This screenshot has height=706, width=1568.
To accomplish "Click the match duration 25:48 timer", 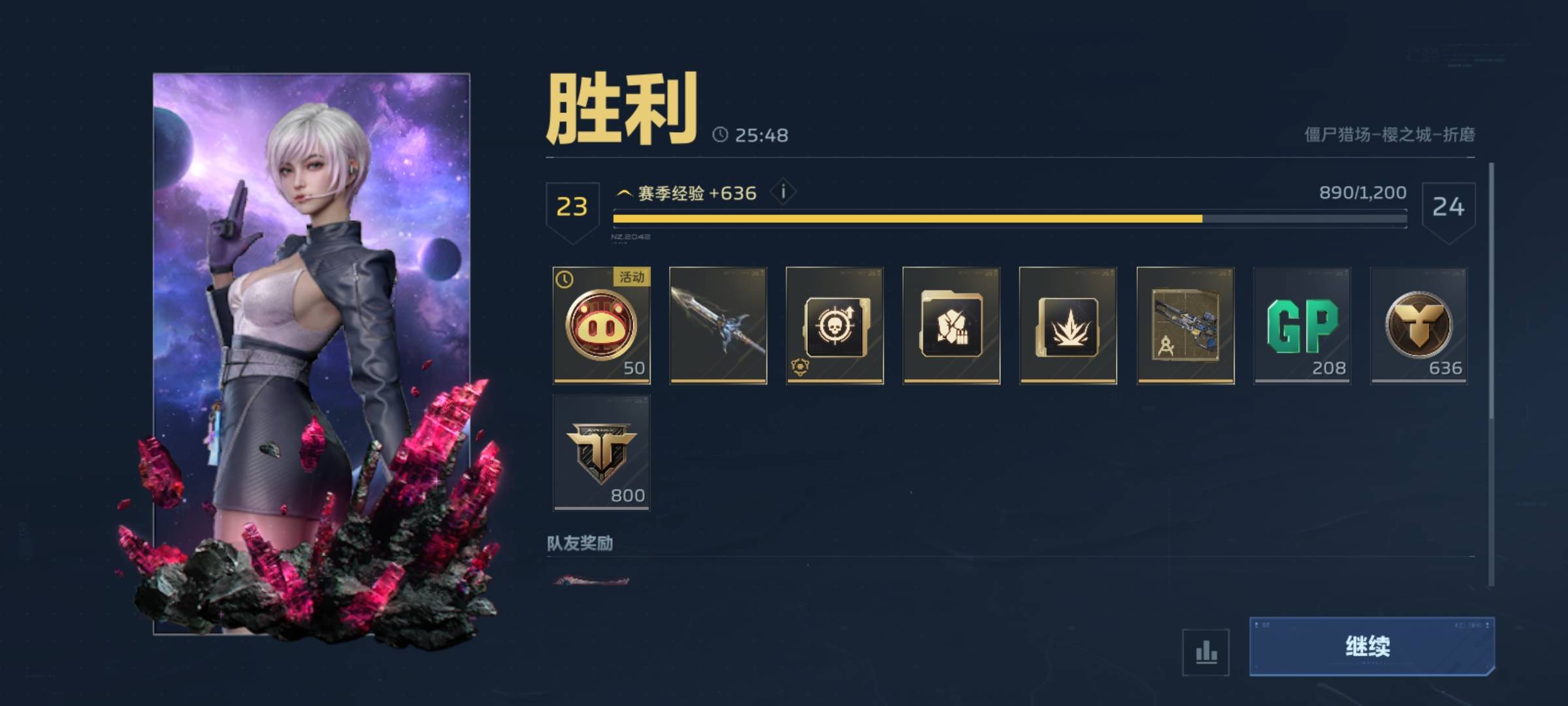I will click(761, 136).
